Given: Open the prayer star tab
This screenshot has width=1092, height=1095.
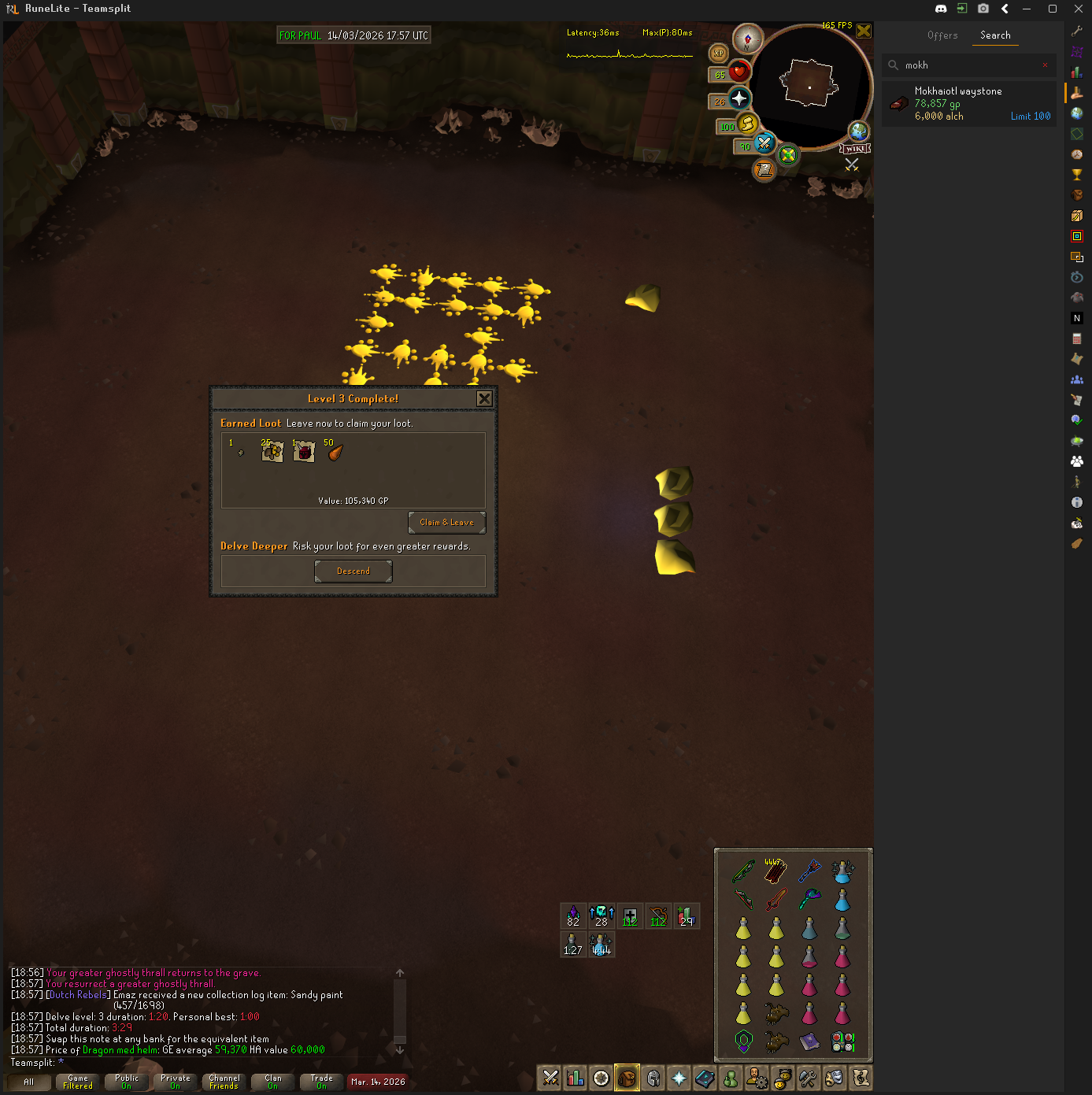Looking at the screenshot, I should point(679,1078).
